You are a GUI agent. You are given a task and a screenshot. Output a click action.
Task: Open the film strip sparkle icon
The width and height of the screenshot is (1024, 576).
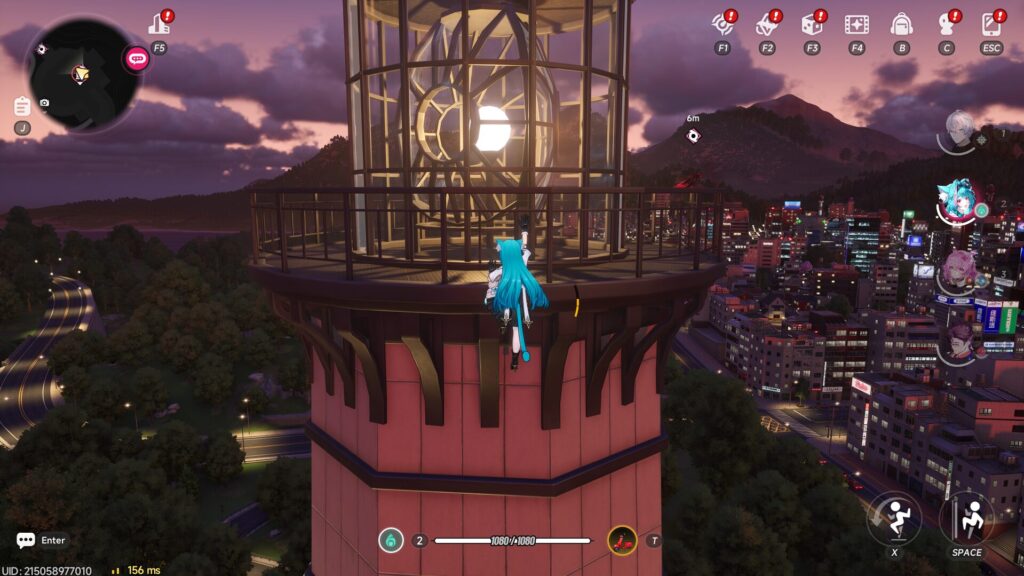tap(856, 24)
